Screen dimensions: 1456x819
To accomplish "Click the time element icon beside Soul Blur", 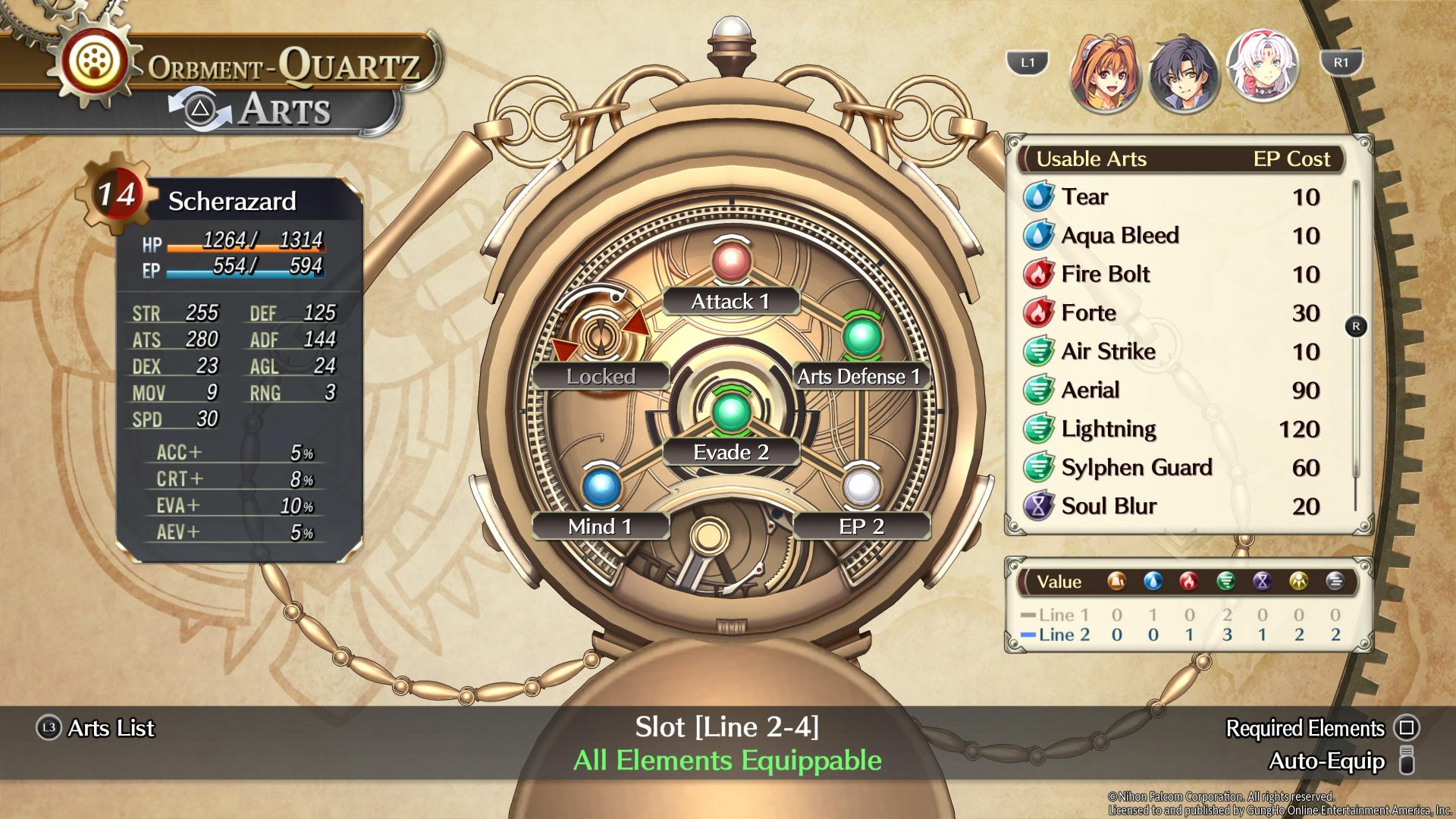I will pyautogui.click(x=1037, y=505).
